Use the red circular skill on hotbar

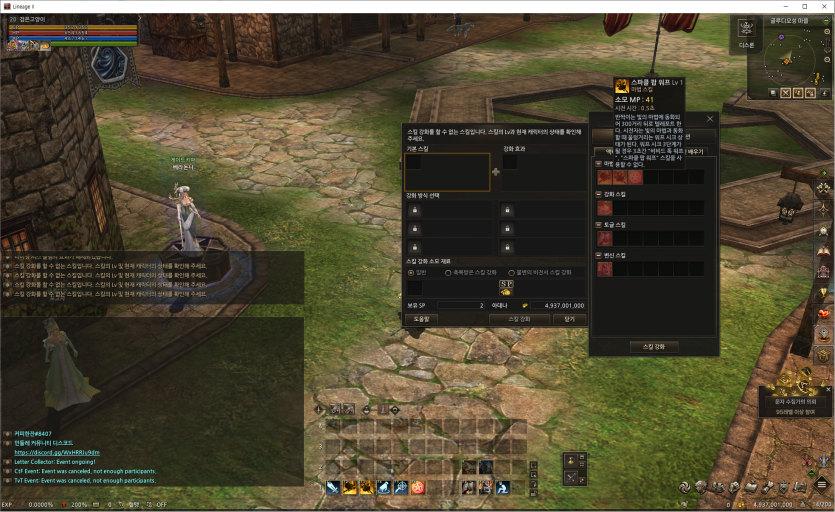click(418, 487)
